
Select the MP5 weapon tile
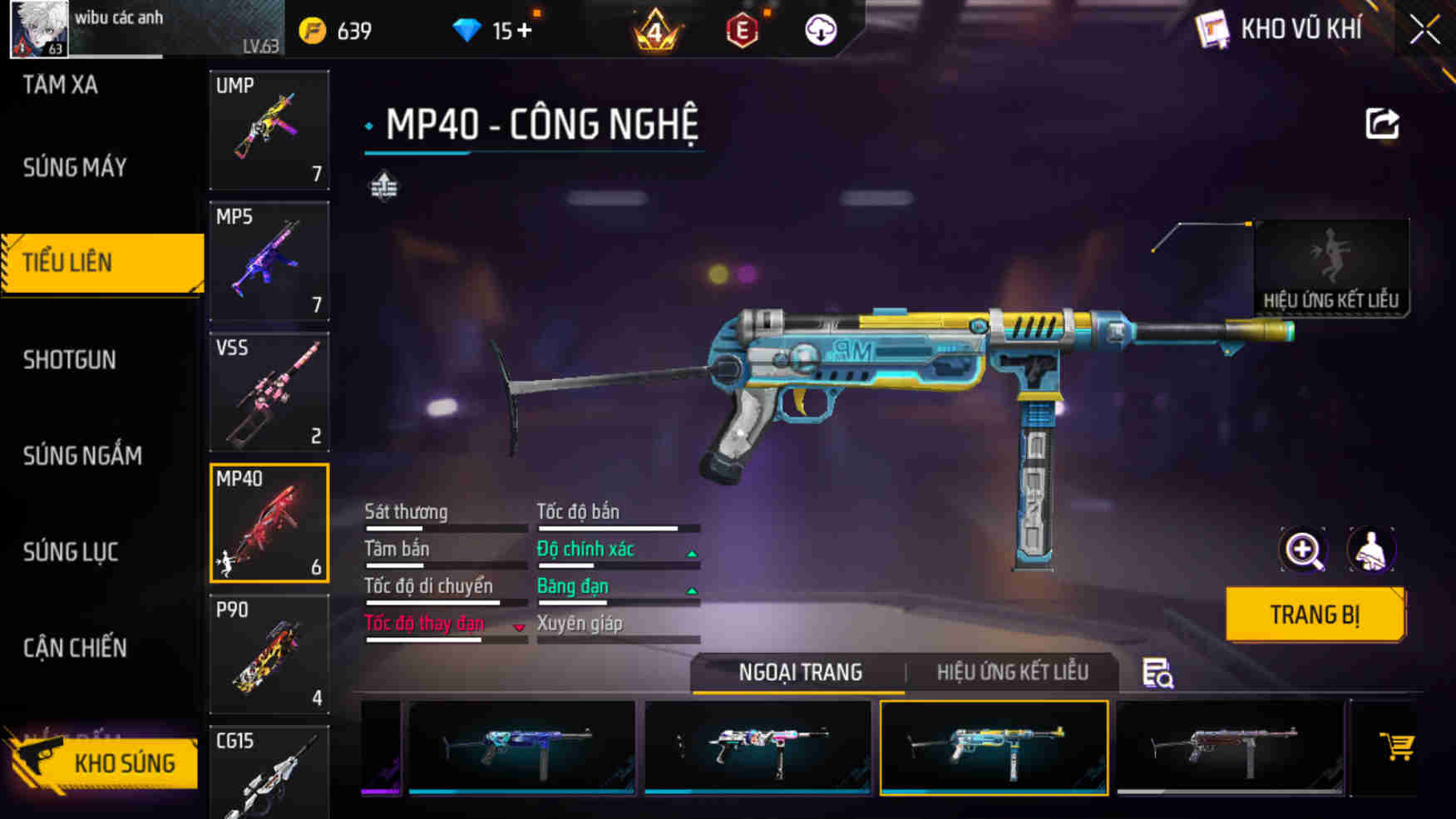(269, 261)
